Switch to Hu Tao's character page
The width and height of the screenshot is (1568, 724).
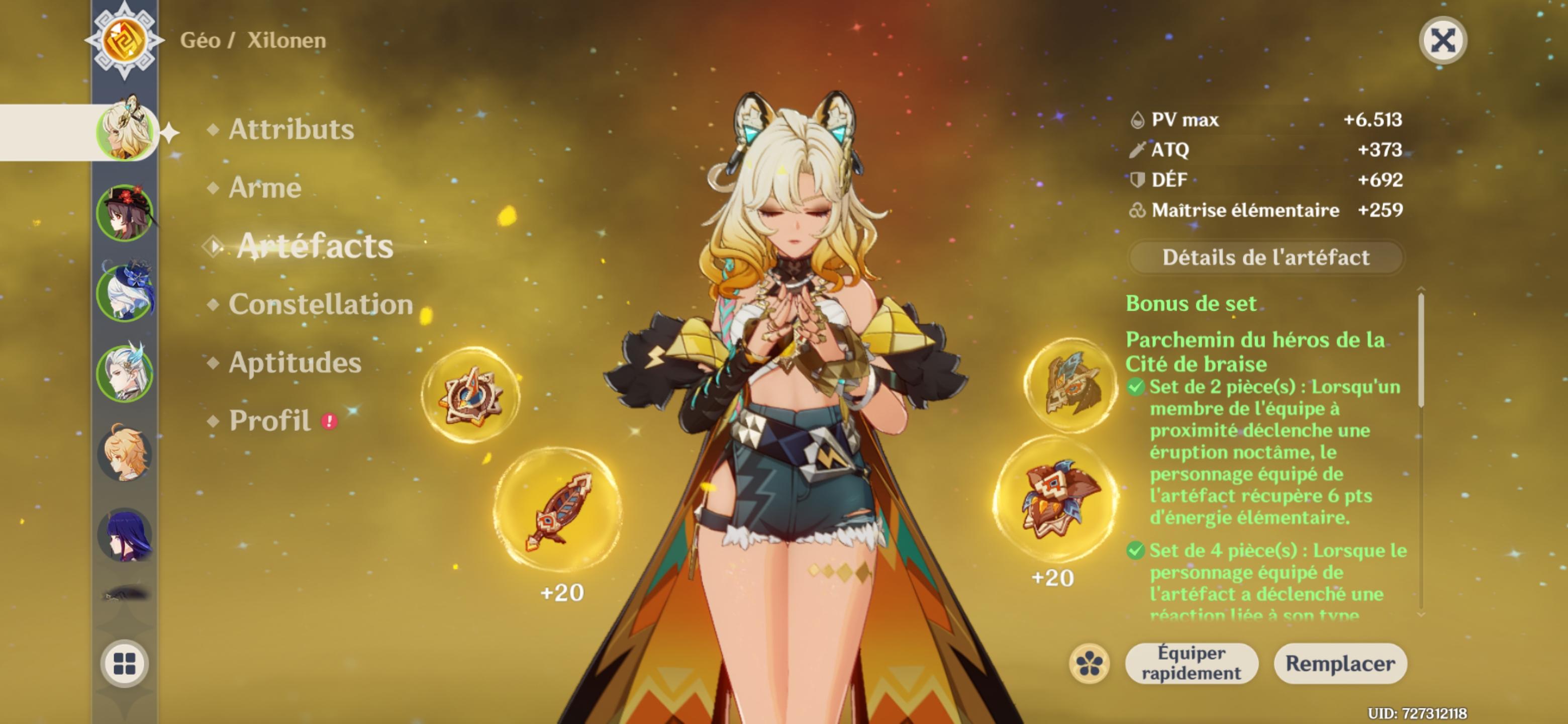click(124, 211)
